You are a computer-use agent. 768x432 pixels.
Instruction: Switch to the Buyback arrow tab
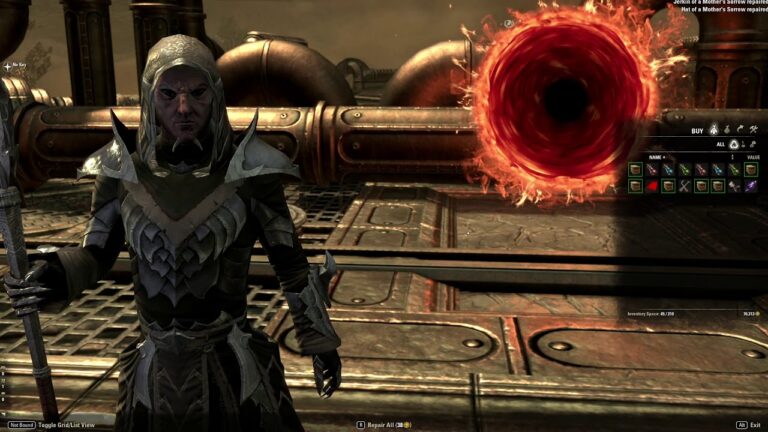pos(741,130)
